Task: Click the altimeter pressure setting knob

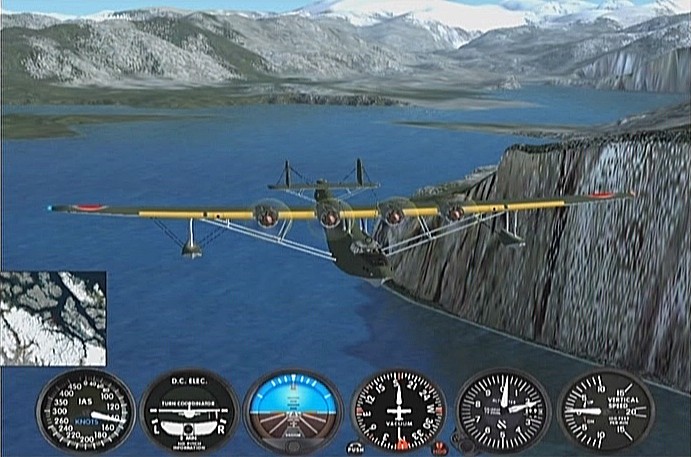Action: (463, 441)
